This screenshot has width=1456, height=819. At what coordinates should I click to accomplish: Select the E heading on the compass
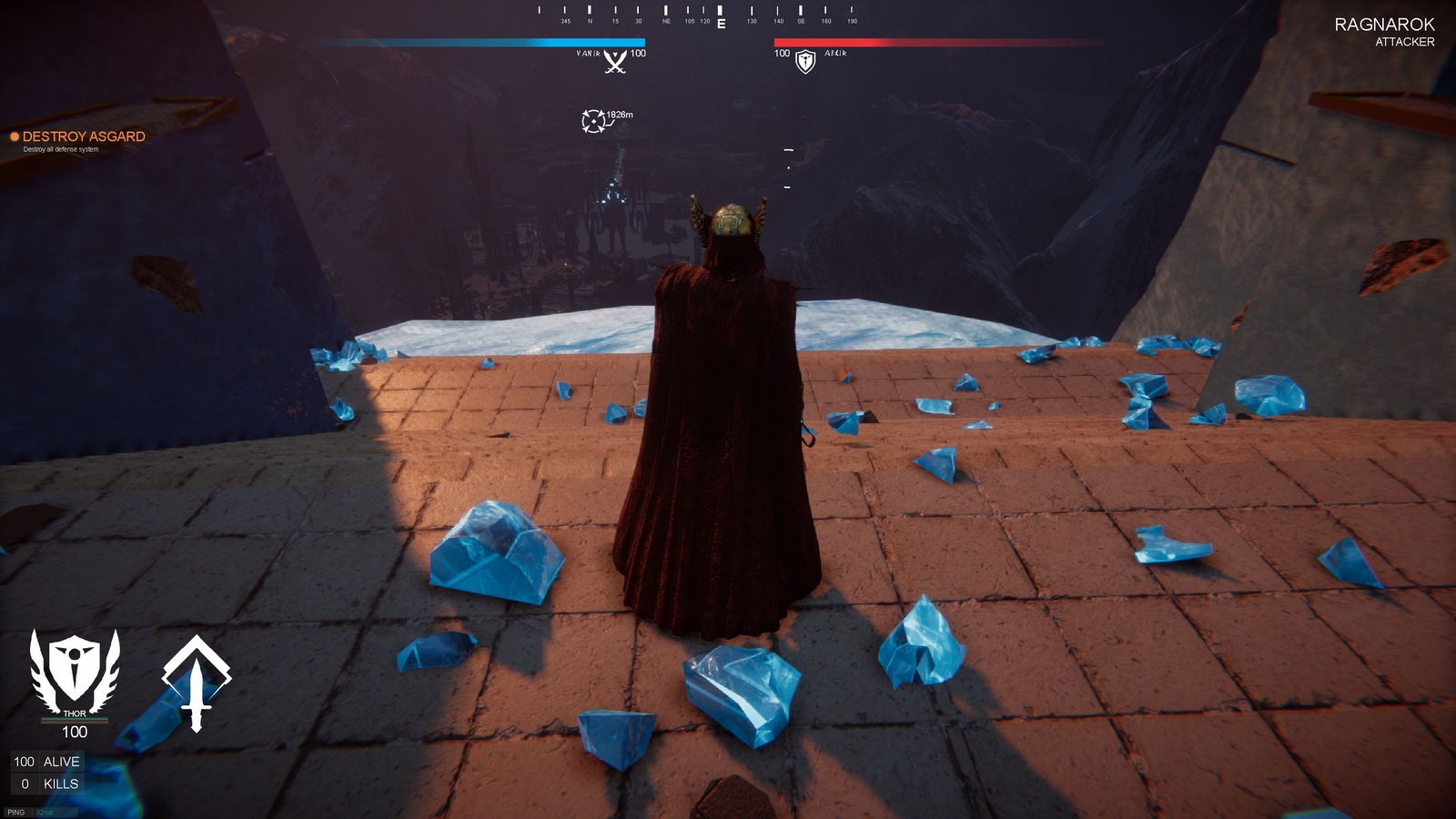tap(722, 22)
